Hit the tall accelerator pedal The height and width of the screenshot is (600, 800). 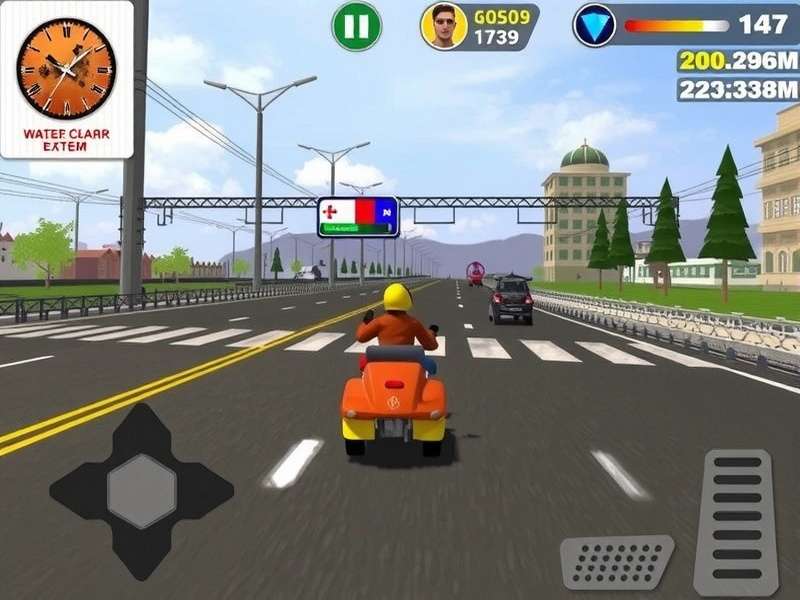(735, 520)
